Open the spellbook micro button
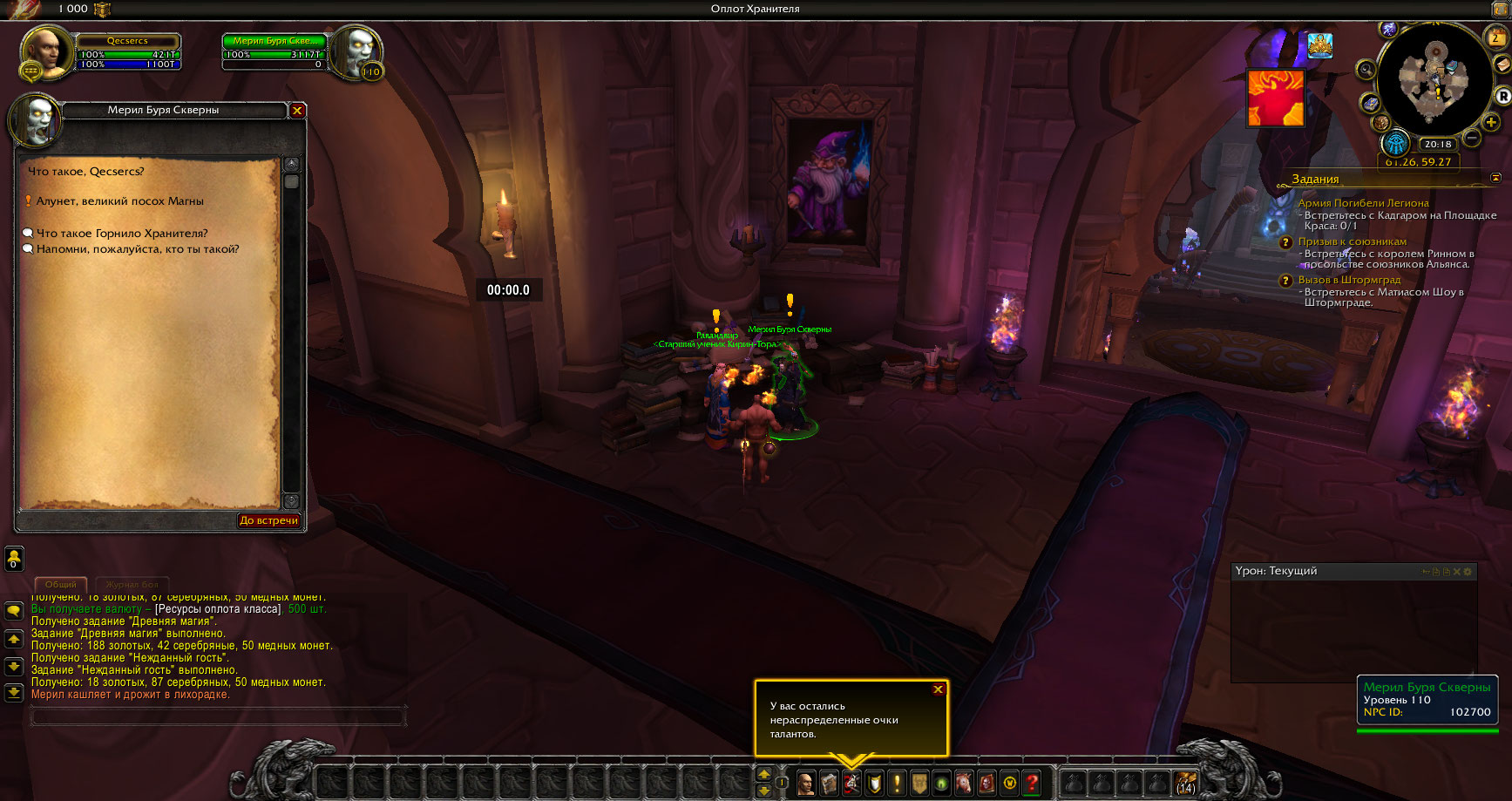Screen dimensions: 1512x801 click(x=829, y=783)
